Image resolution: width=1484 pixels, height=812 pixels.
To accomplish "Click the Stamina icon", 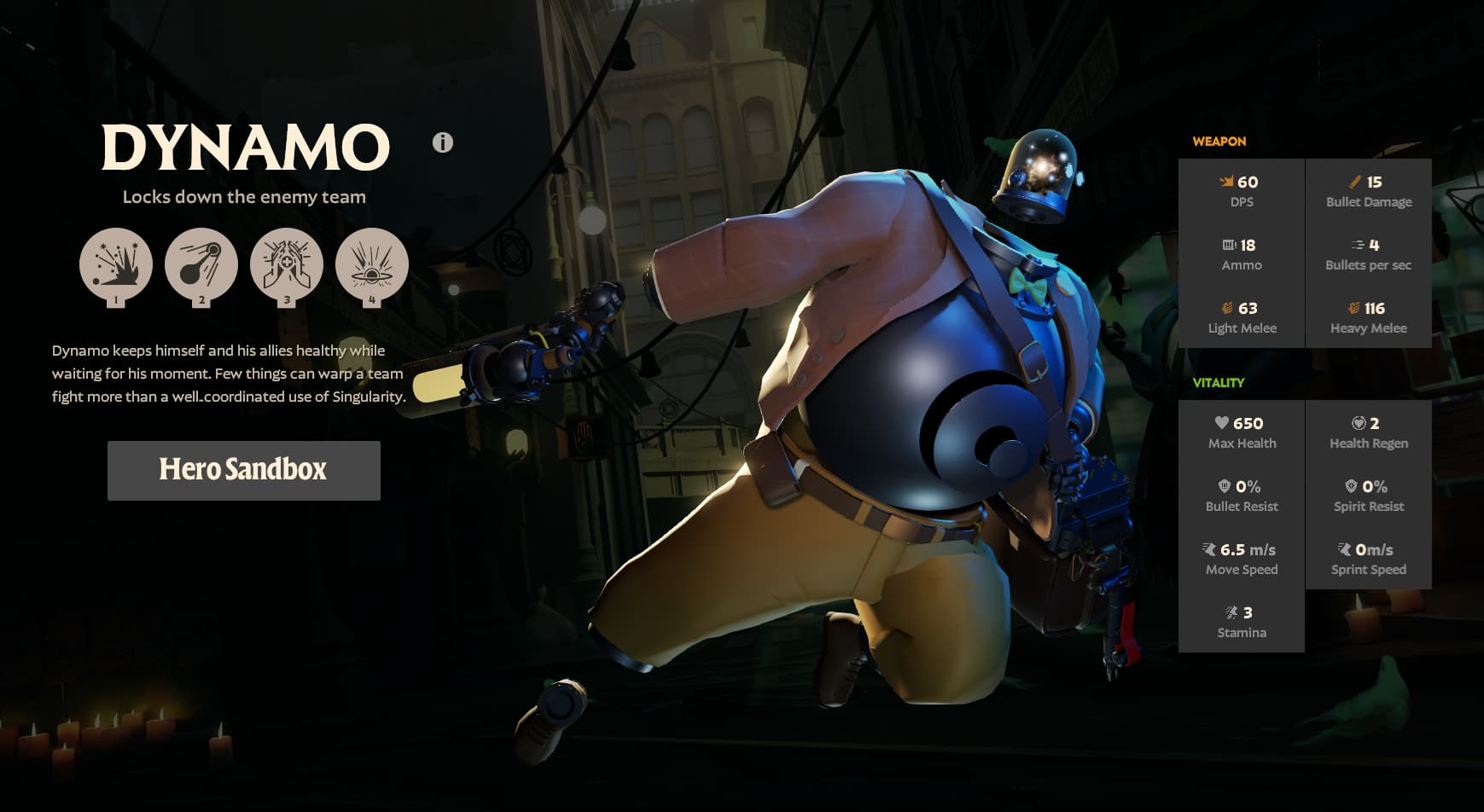I will coord(1229,612).
